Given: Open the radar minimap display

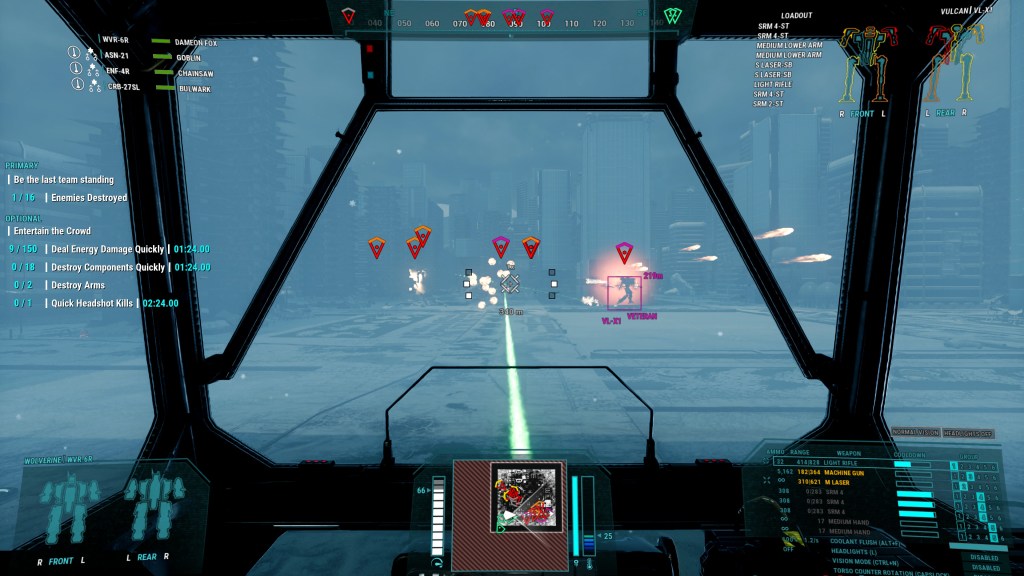Looking at the screenshot, I should coord(527,497).
